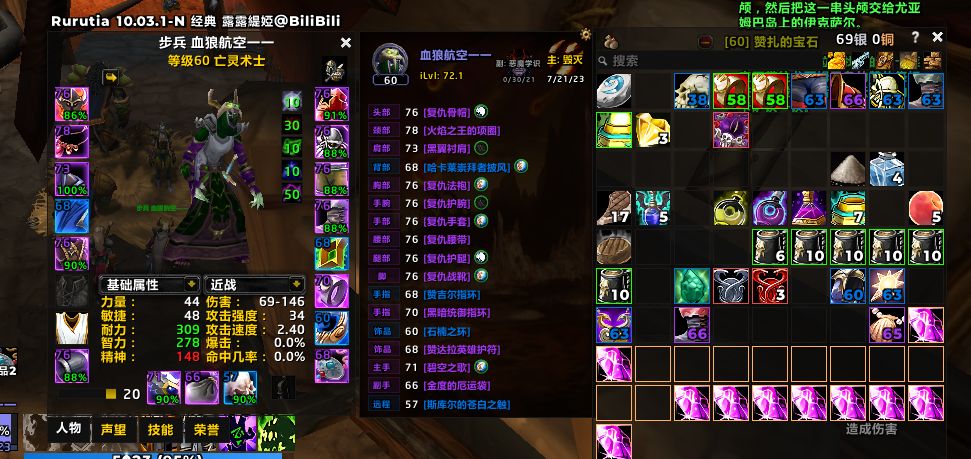Switch to the 声望 reputation tab
This screenshot has width=971, height=459.
(114, 429)
